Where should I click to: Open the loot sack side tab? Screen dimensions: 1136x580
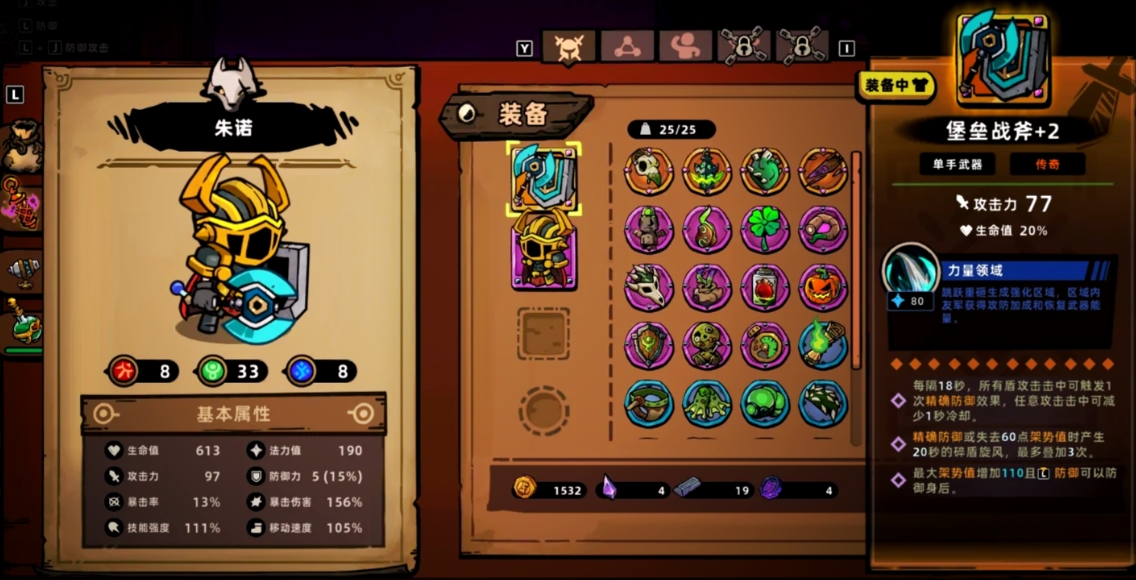click(20, 146)
